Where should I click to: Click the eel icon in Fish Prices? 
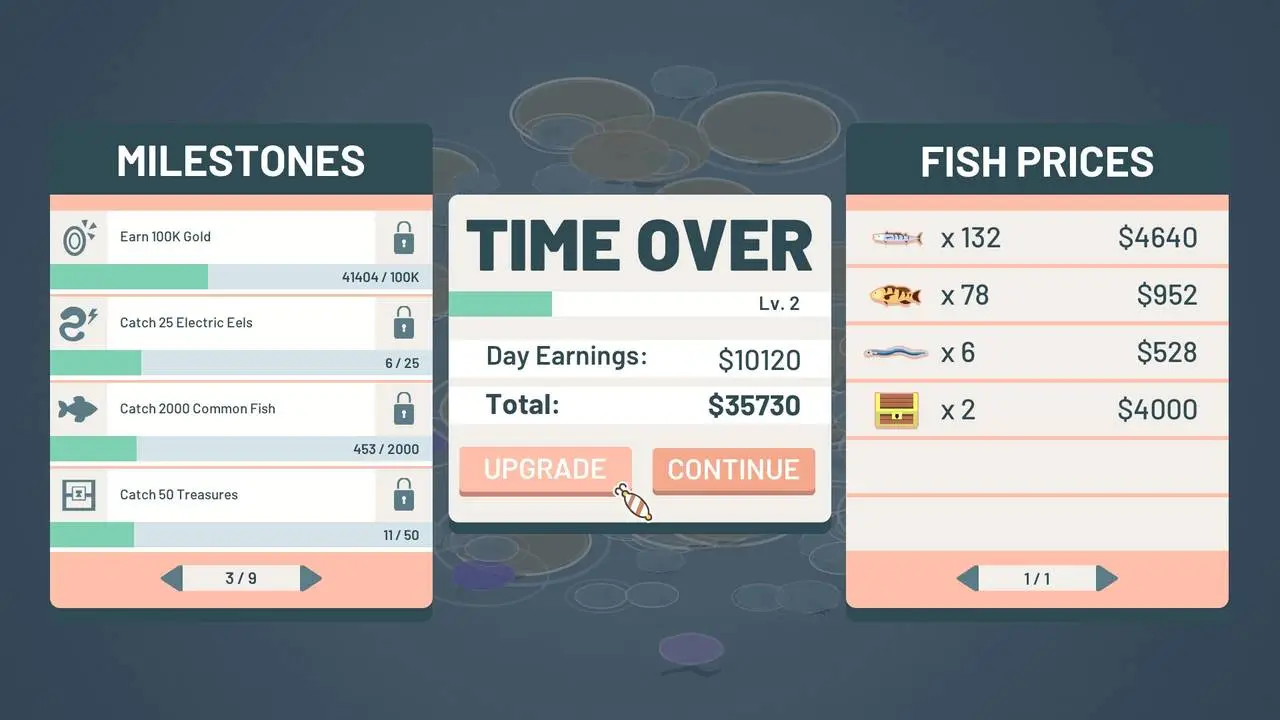(894, 352)
